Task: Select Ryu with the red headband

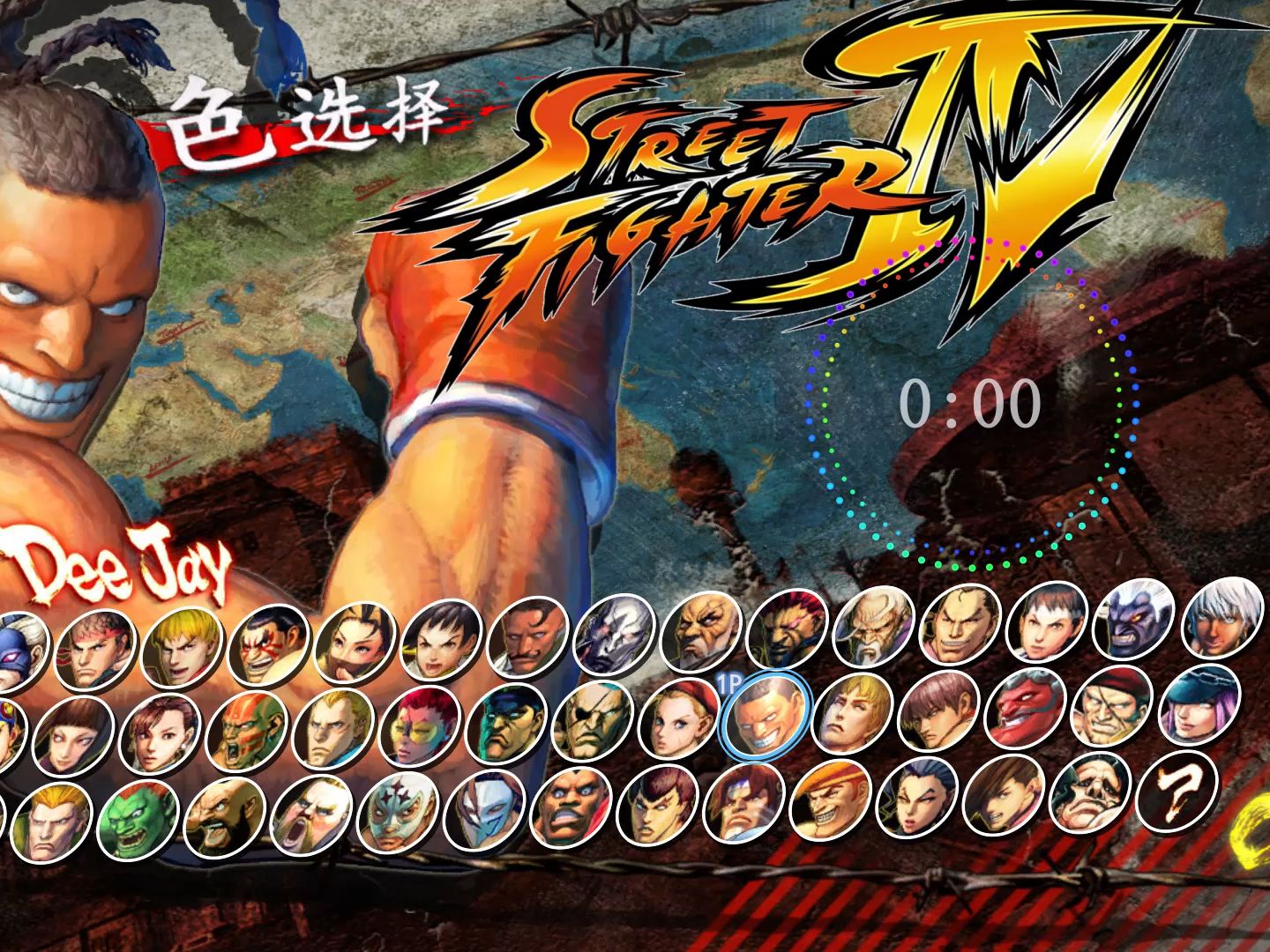Action: (93, 650)
